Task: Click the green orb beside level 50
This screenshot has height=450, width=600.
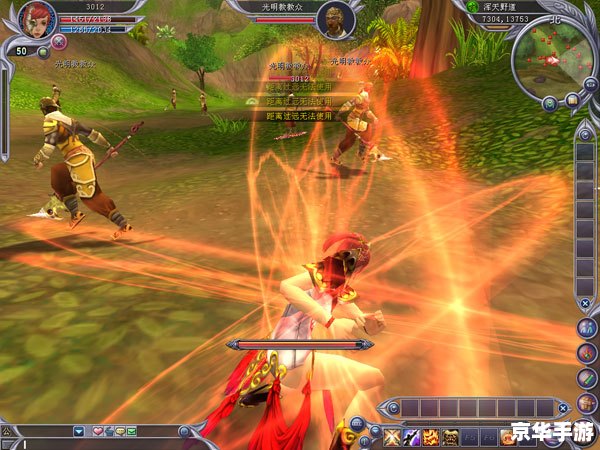Action: (x=42, y=53)
